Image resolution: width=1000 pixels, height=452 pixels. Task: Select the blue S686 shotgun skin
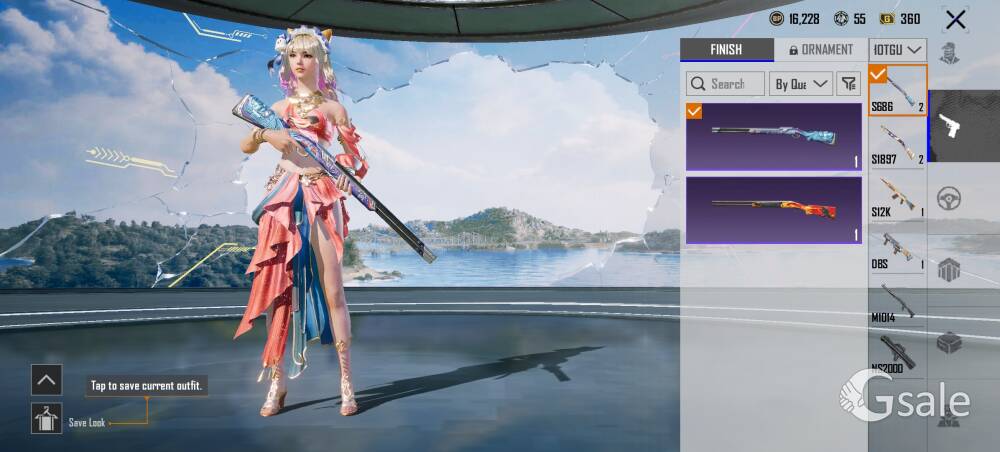[773, 137]
